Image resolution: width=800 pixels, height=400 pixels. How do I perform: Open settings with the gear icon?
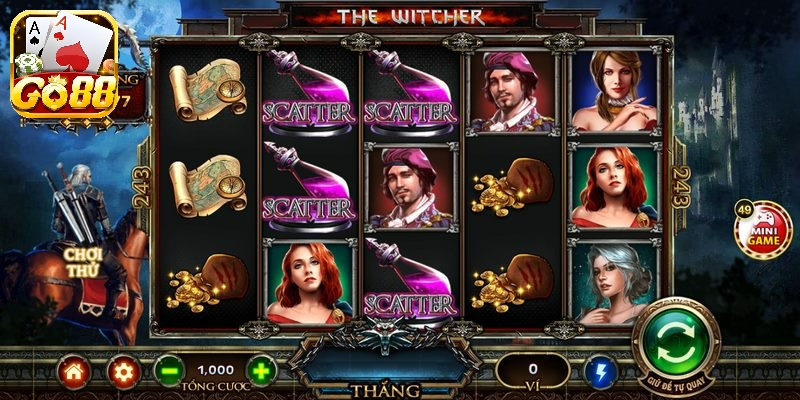point(123,372)
